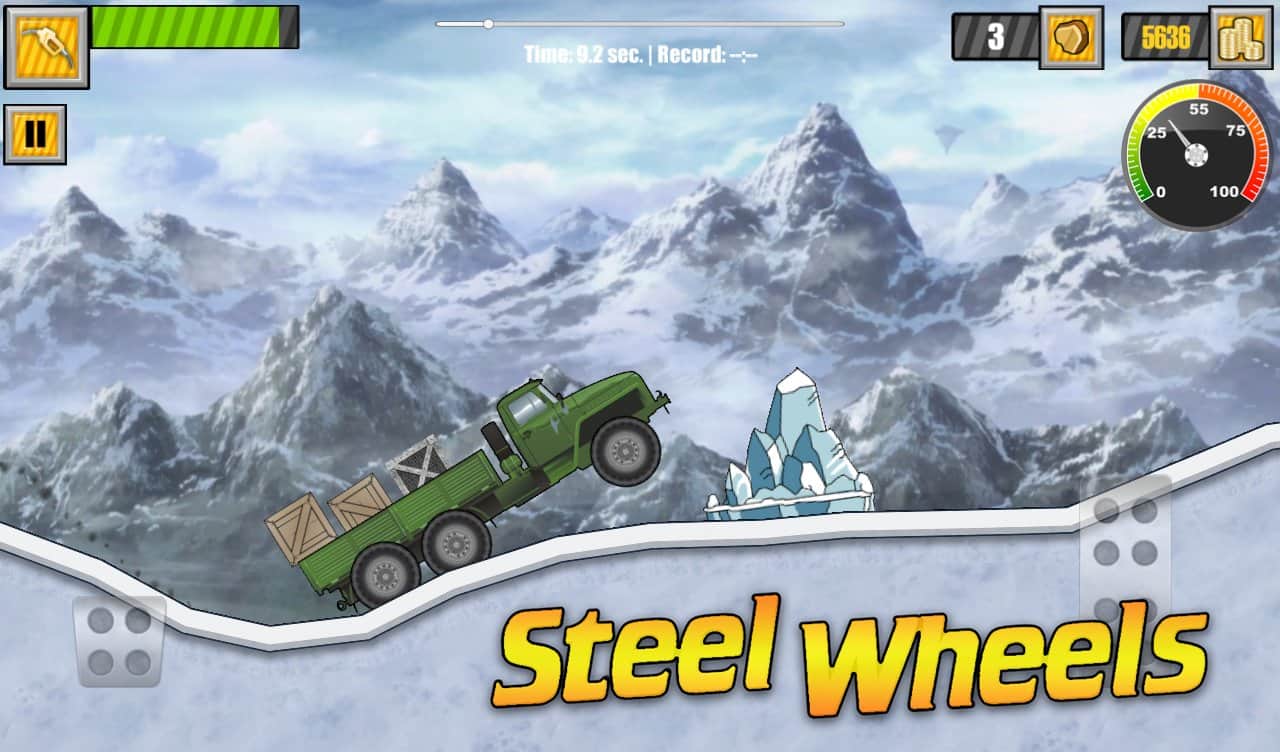
Task: Click the cargo rock icon
Action: pyautogui.click(x=1070, y=38)
